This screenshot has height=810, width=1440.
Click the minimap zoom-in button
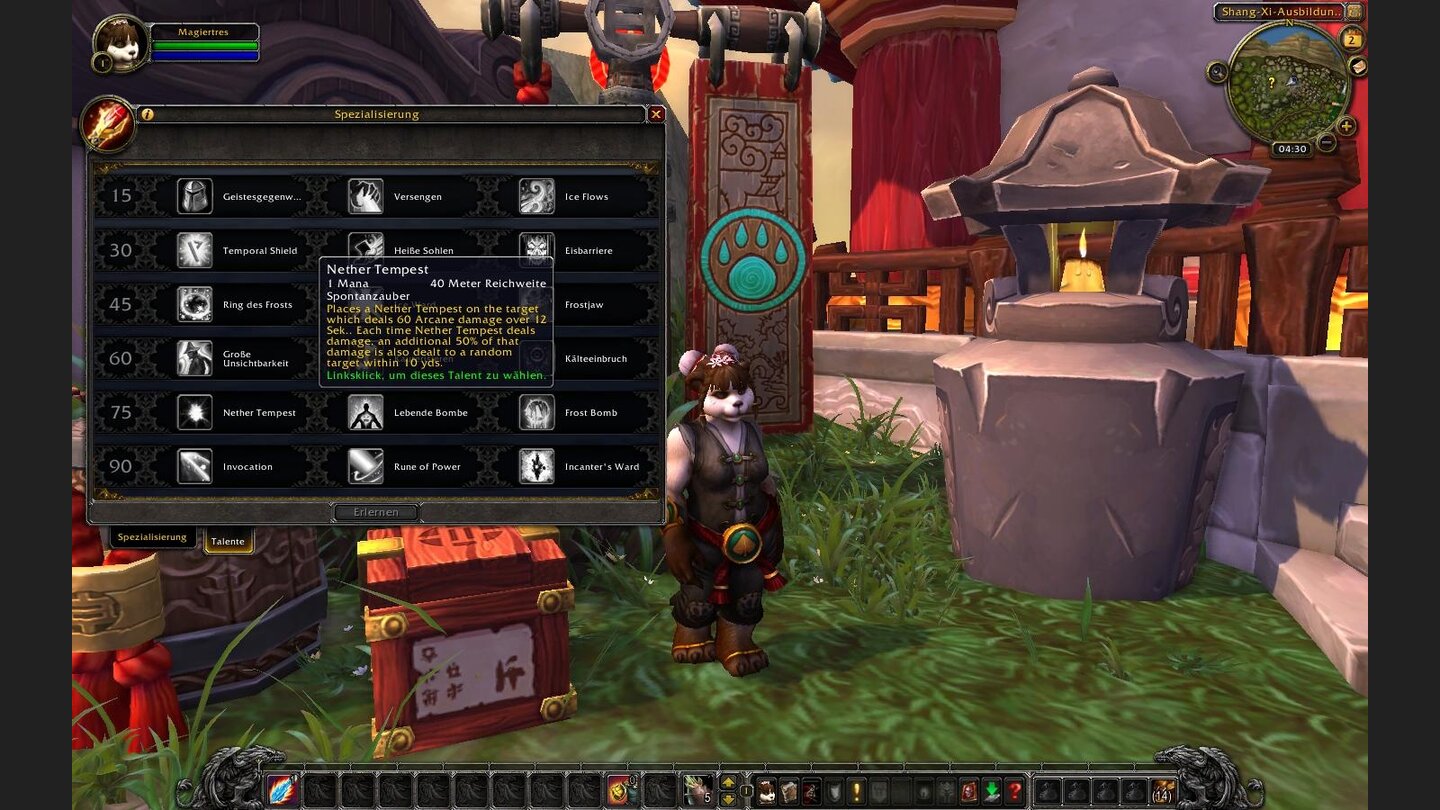[x=1345, y=126]
